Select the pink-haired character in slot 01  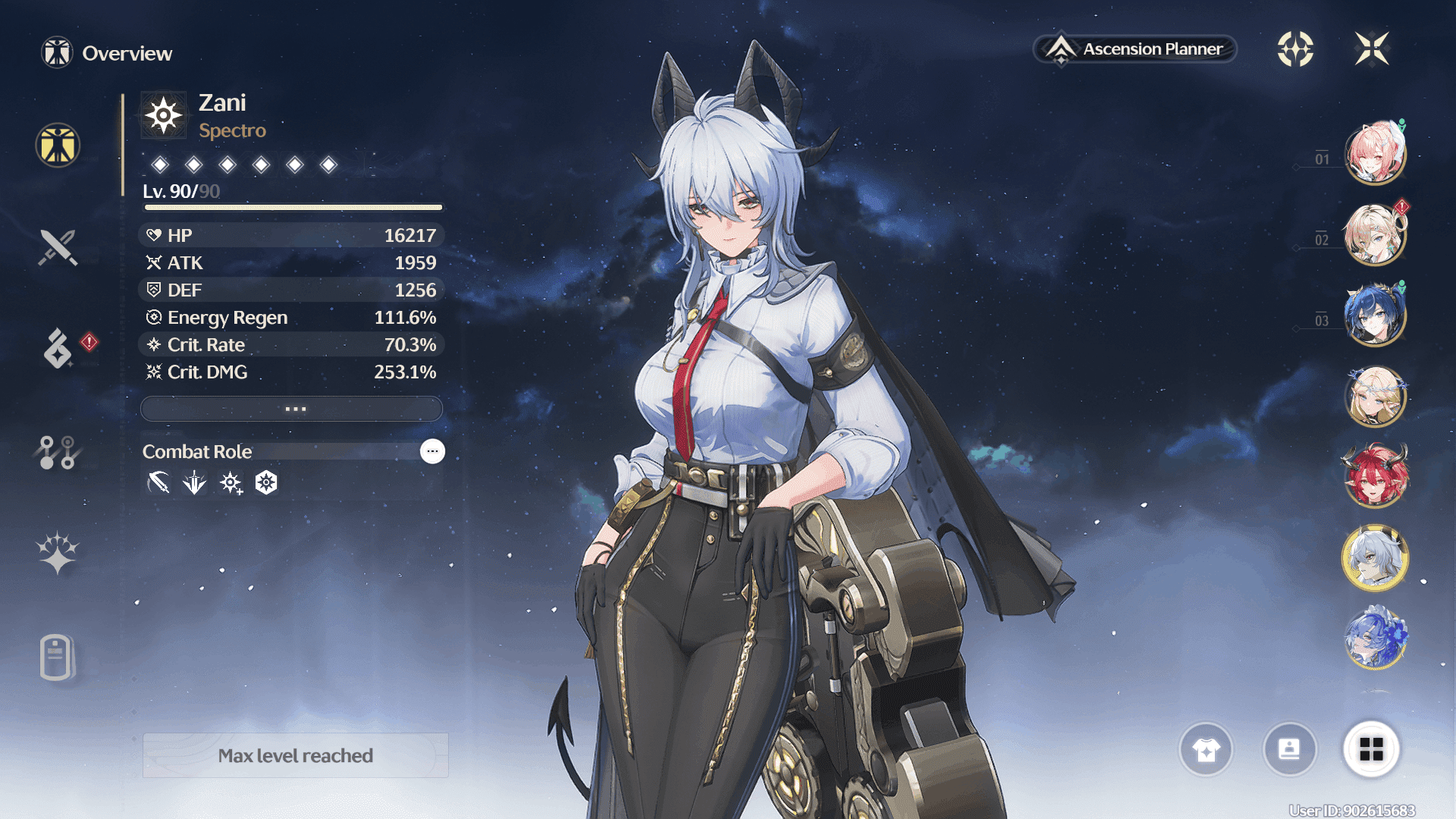tap(1375, 154)
